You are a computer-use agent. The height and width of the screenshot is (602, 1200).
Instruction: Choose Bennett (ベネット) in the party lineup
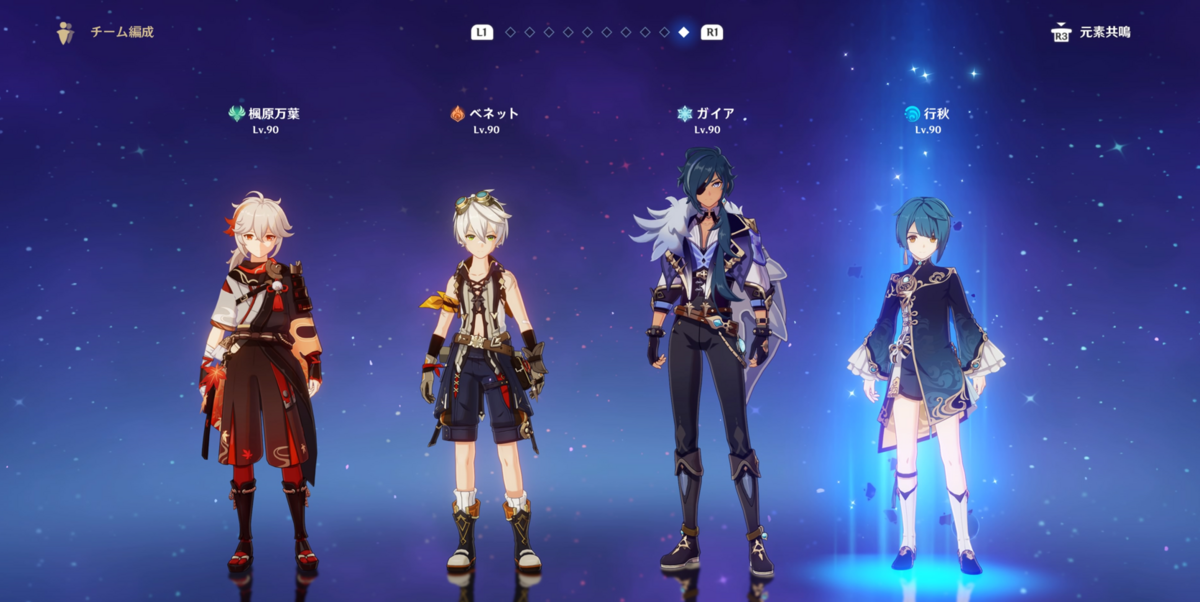pos(484,380)
